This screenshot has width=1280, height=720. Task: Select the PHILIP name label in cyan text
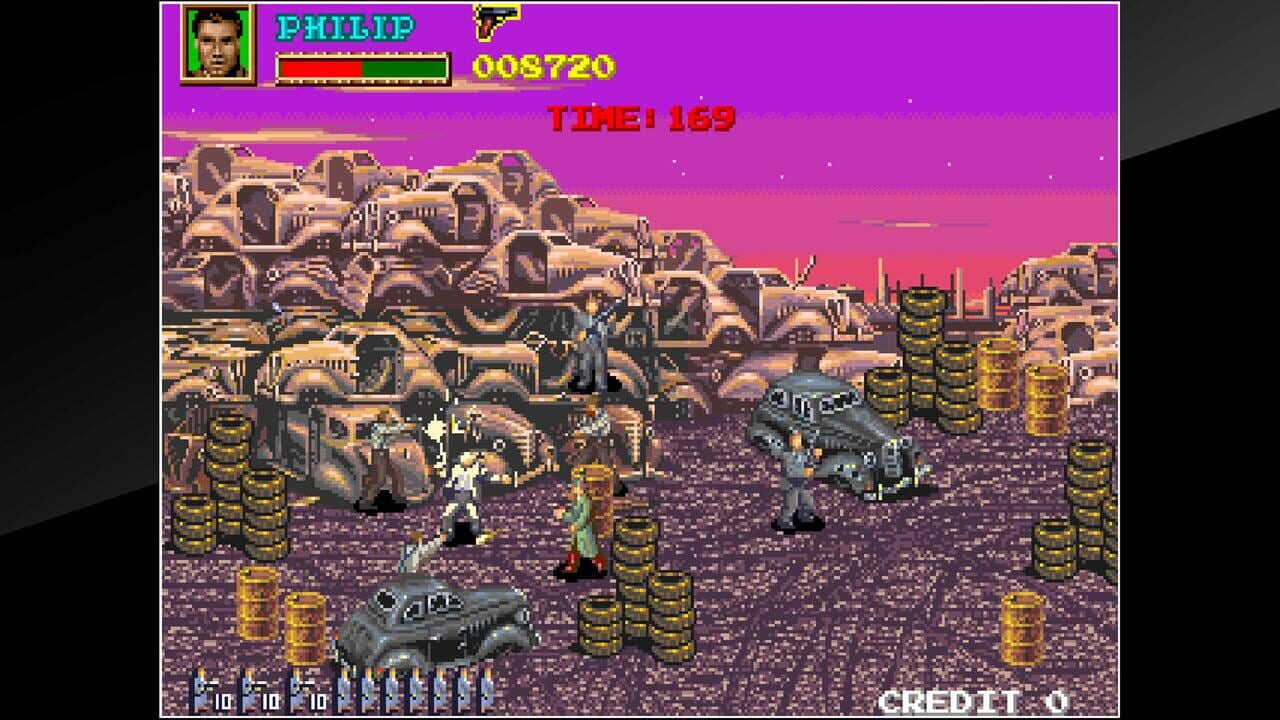coord(345,26)
